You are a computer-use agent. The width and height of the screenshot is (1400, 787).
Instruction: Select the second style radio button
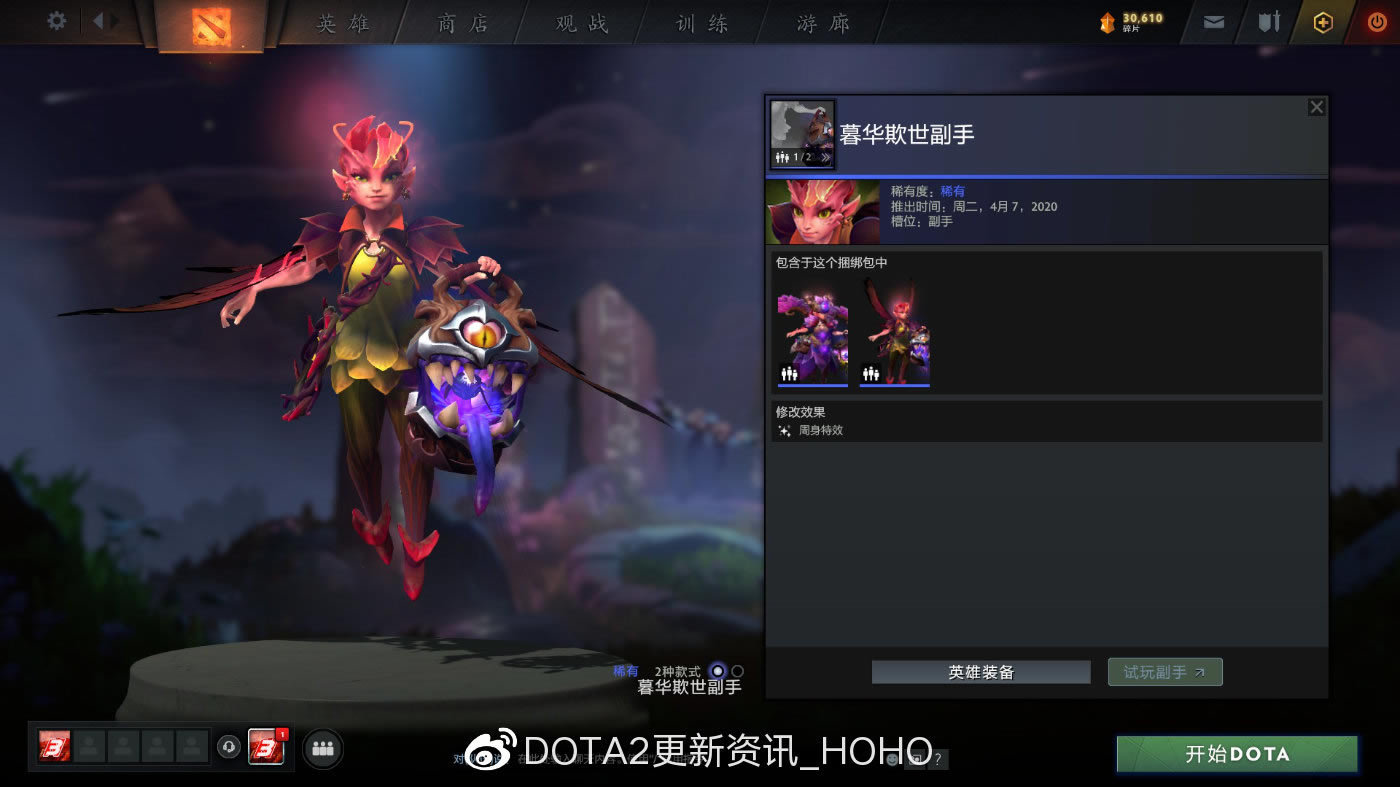[737, 671]
